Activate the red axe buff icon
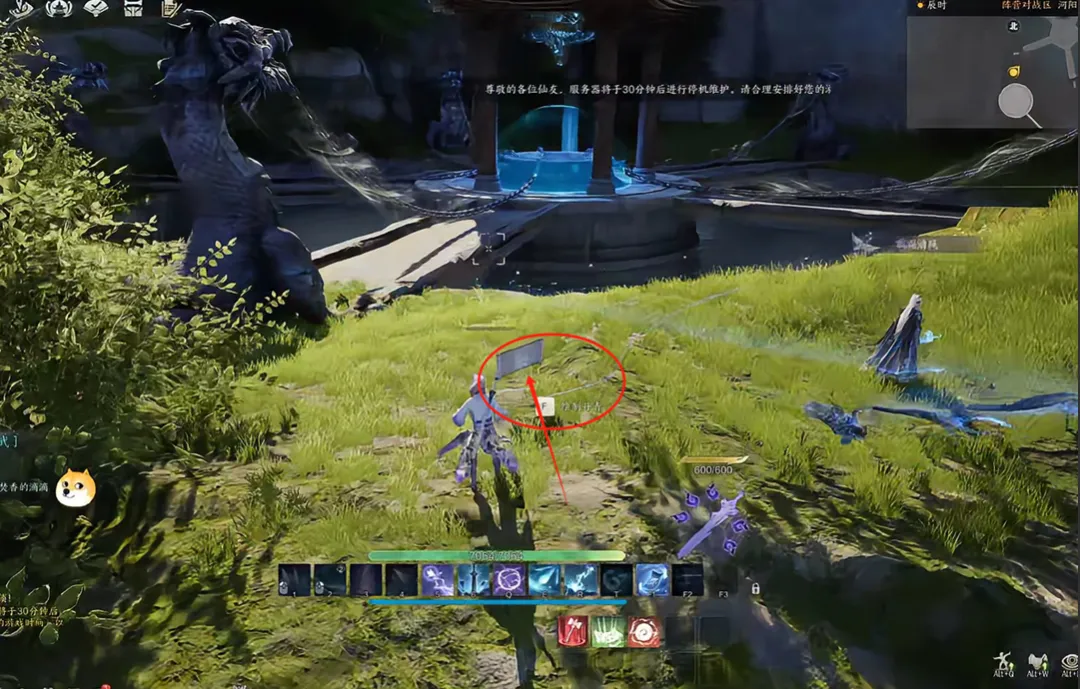This screenshot has width=1080, height=689. (573, 632)
